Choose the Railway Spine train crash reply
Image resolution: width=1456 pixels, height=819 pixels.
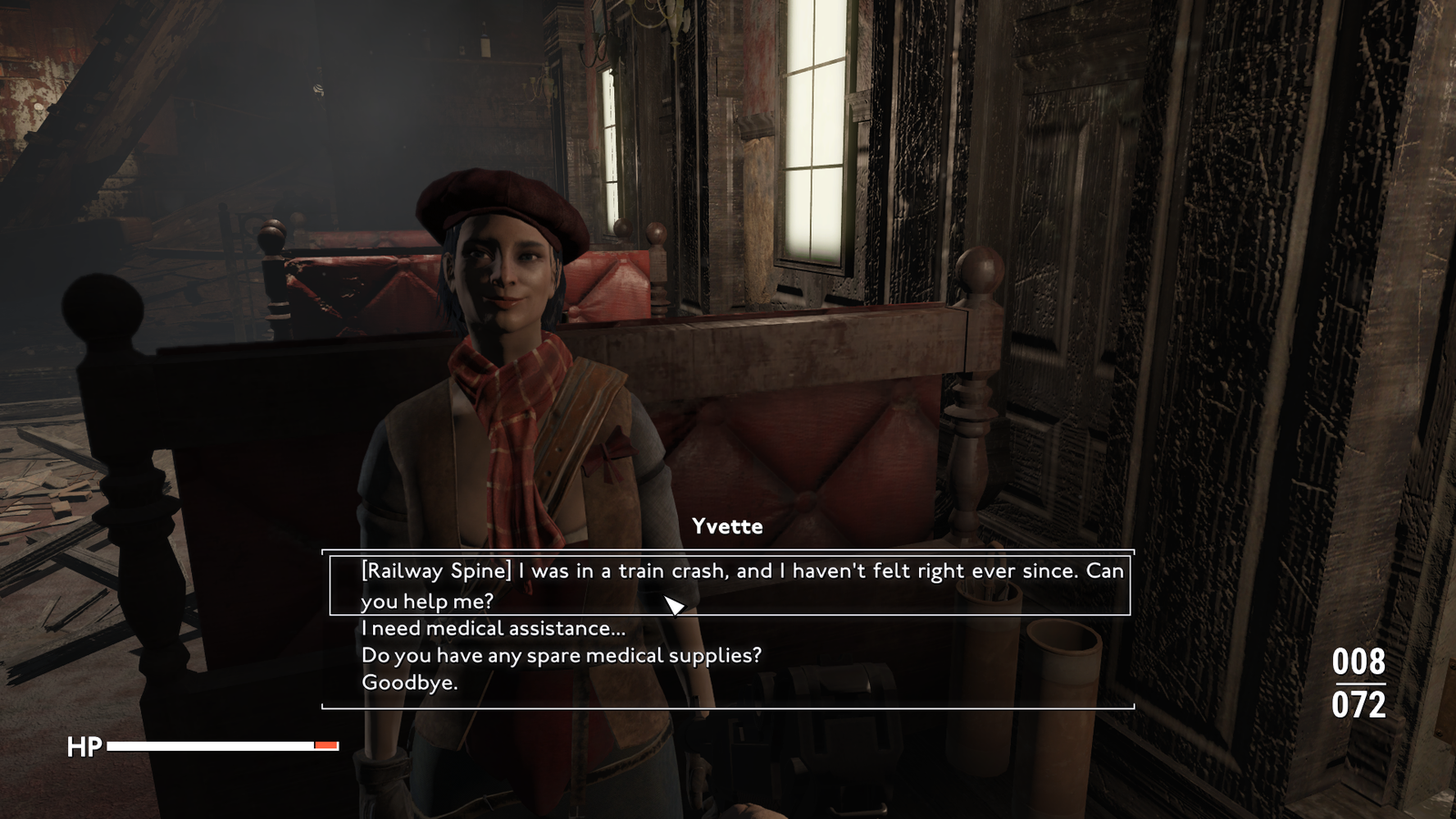(728, 585)
